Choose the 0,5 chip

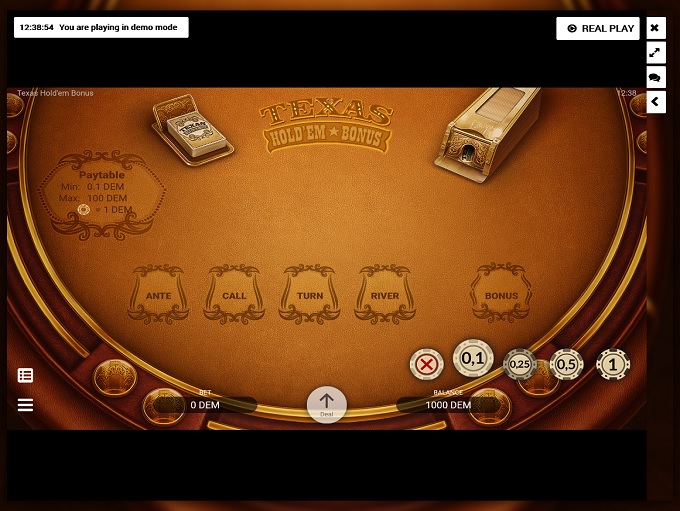pos(567,365)
